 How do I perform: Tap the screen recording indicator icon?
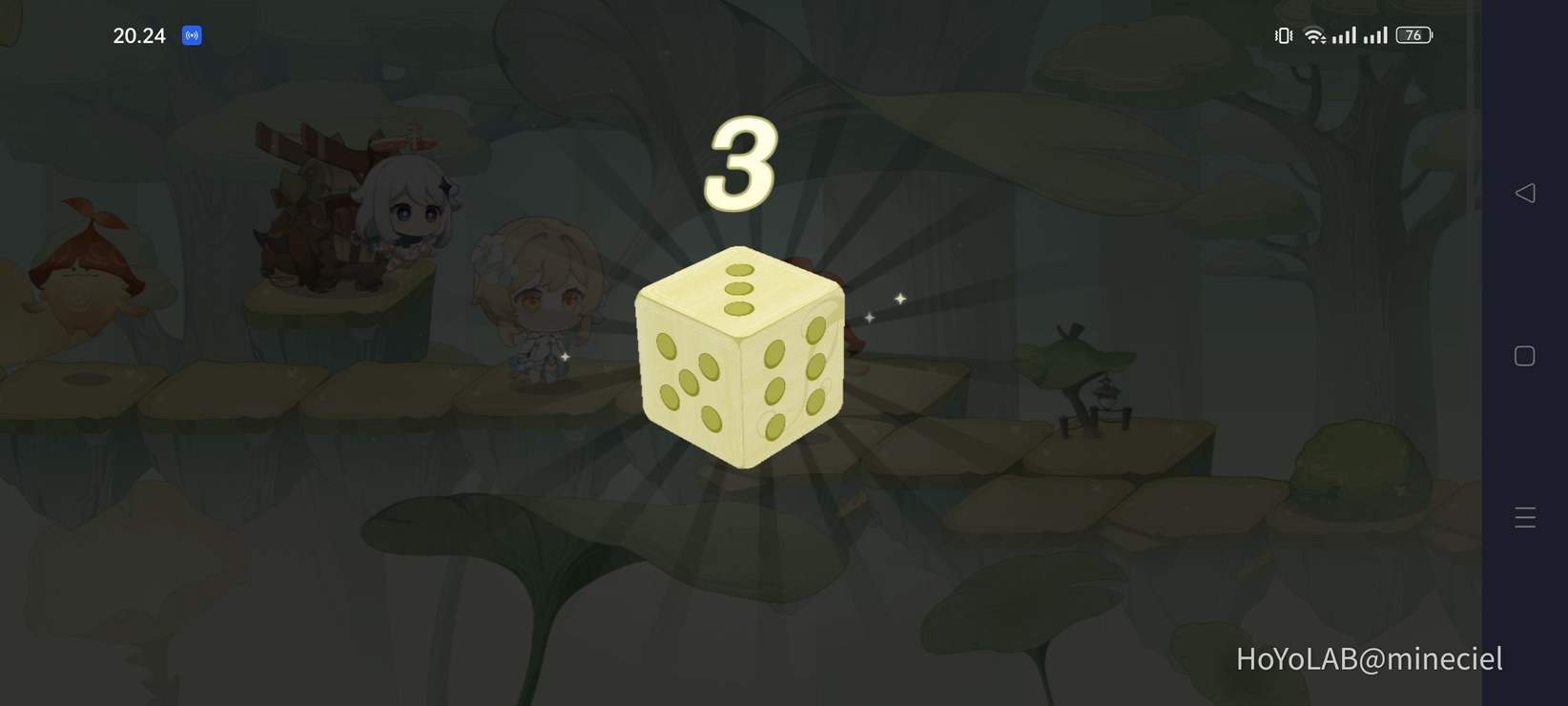click(x=191, y=35)
